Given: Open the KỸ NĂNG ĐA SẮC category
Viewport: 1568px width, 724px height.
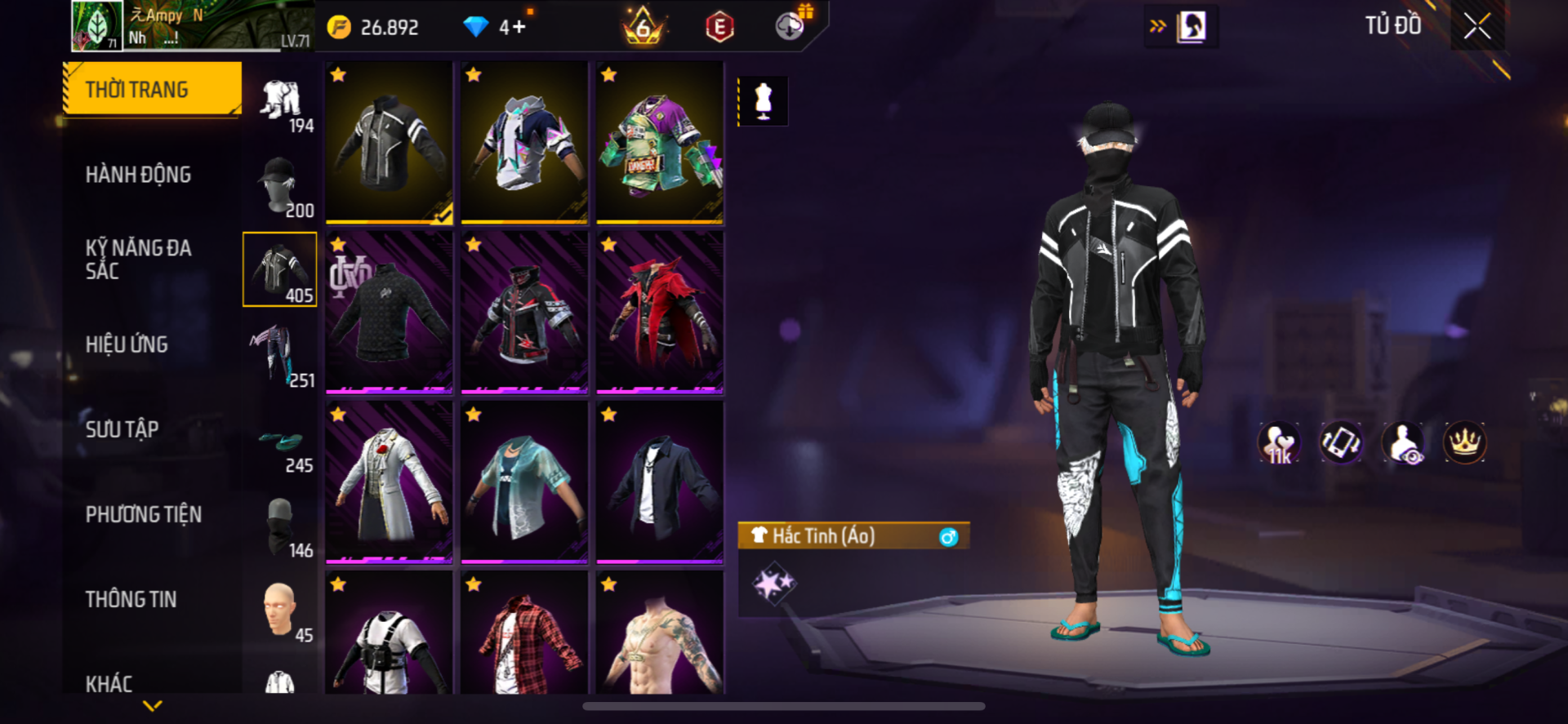Looking at the screenshot, I should click(x=138, y=260).
